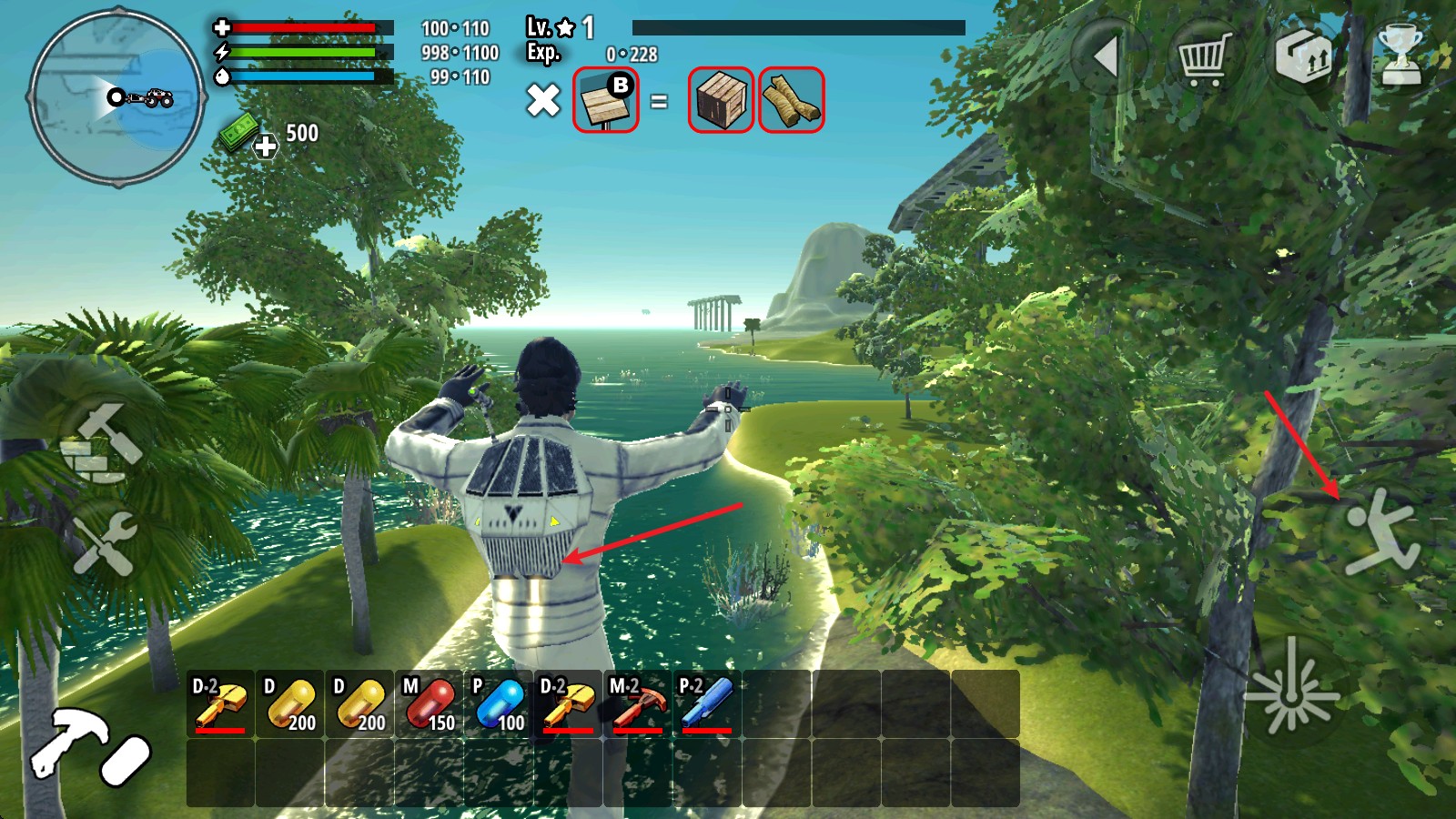Close the crafting recipe tracker
This screenshot has width=1456, height=819.
[543, 100]
